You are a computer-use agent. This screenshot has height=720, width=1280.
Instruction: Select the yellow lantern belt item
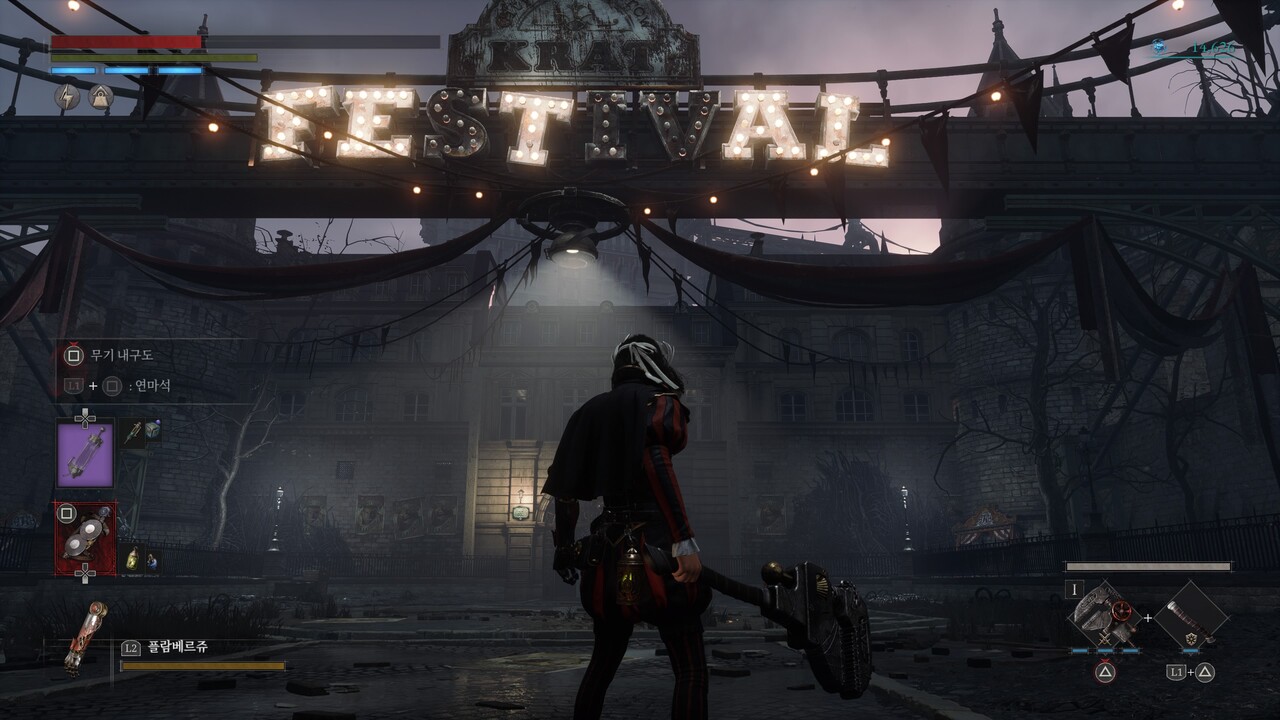[x=133, y=560]
